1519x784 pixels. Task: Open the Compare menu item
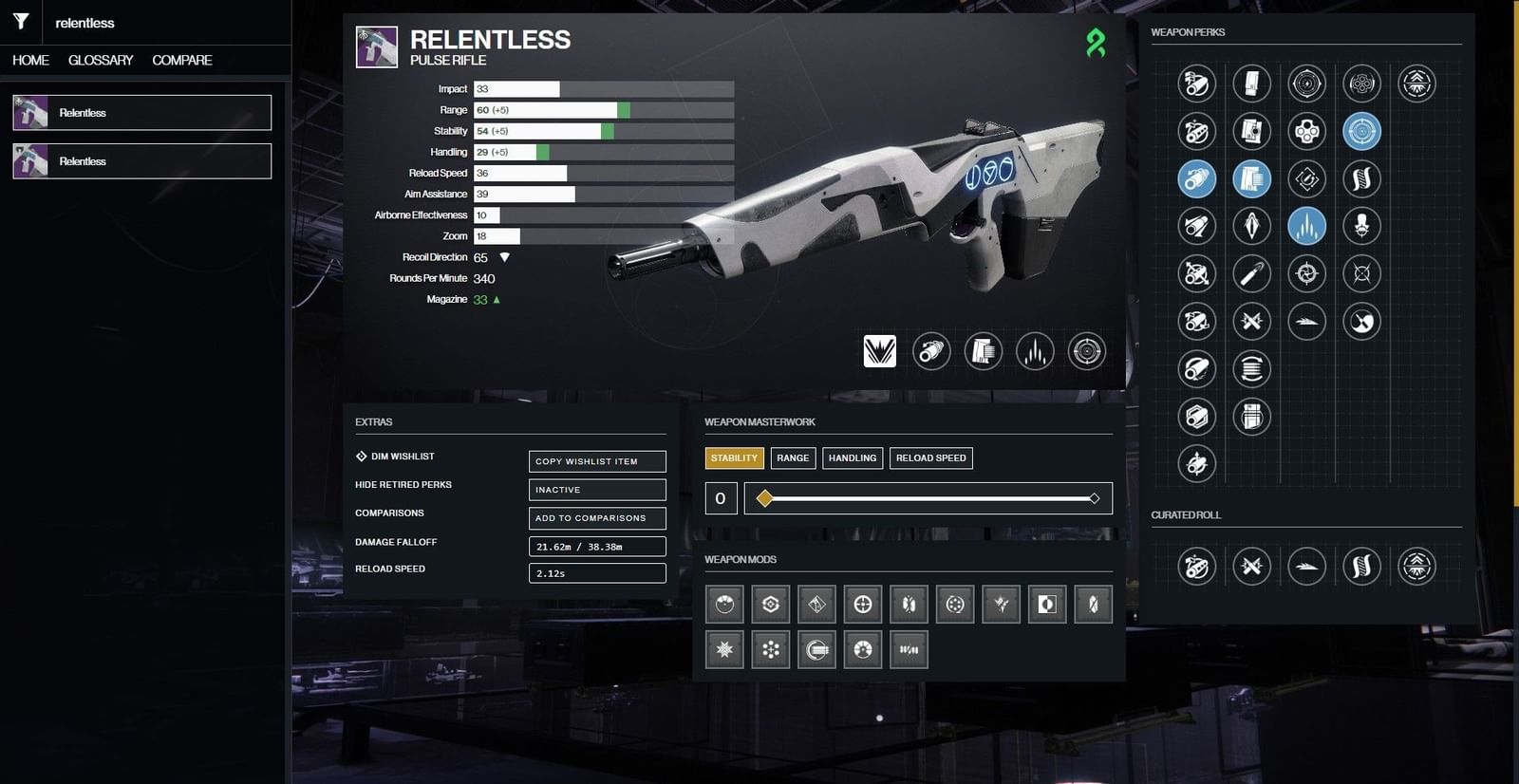click(180, 60)
